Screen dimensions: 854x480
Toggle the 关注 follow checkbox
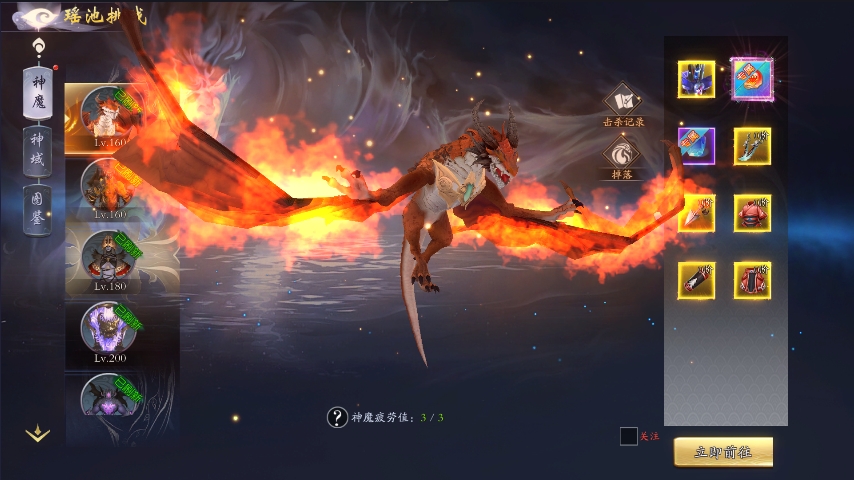point(628,436)
